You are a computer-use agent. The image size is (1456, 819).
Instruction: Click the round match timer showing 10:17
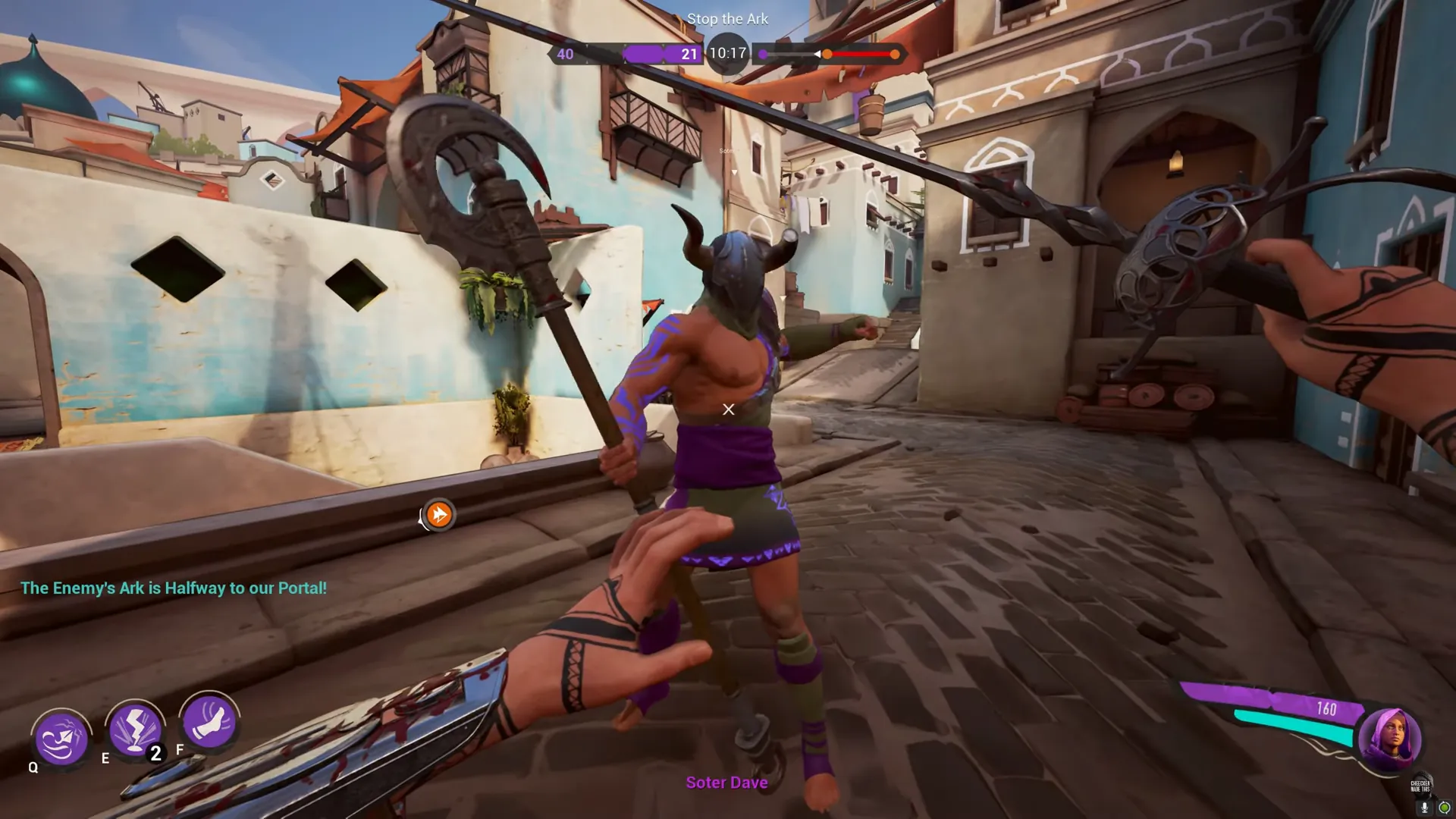(x=728, y=54)
